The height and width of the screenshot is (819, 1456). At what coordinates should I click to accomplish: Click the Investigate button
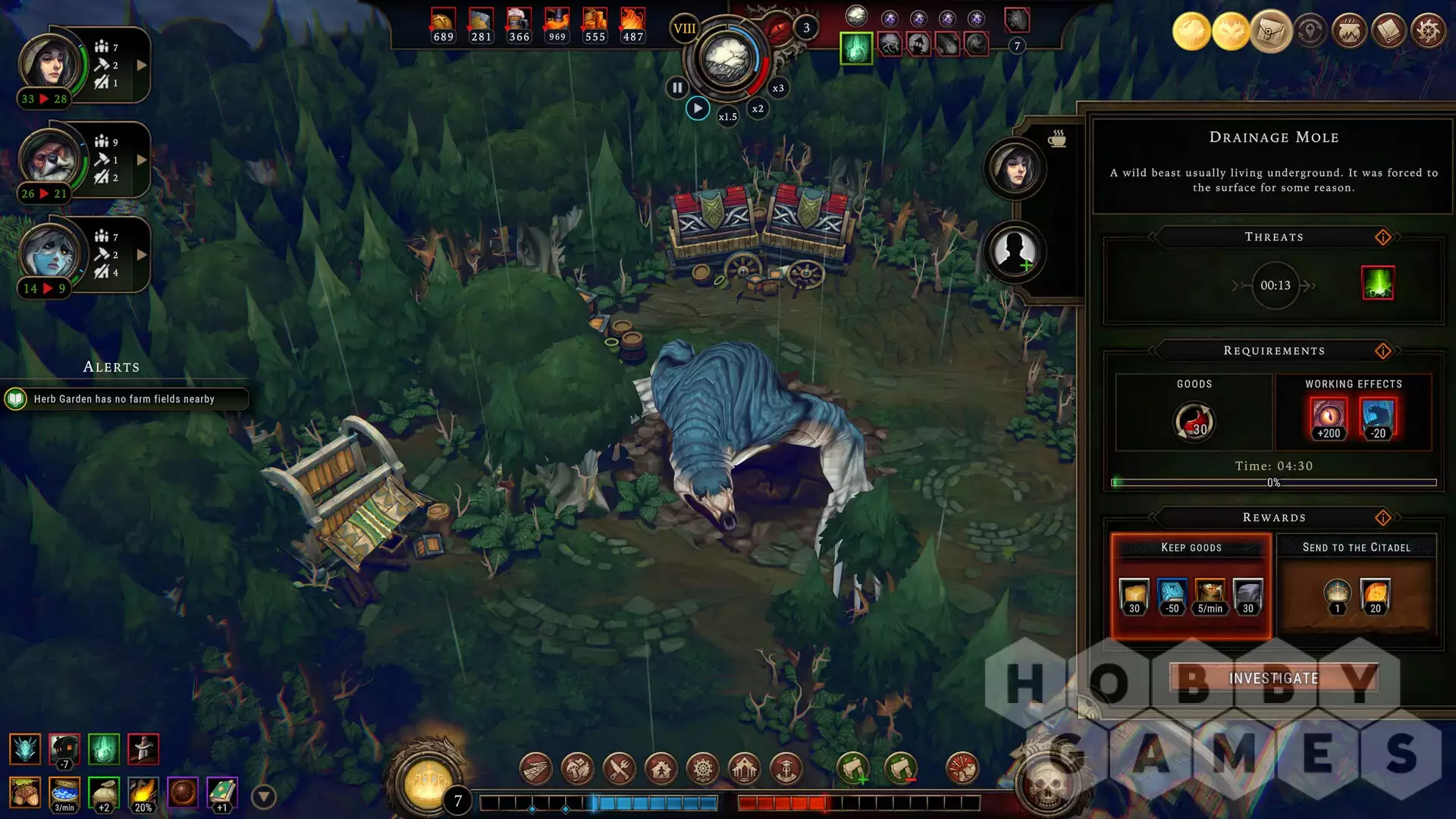coord(1273,678)
